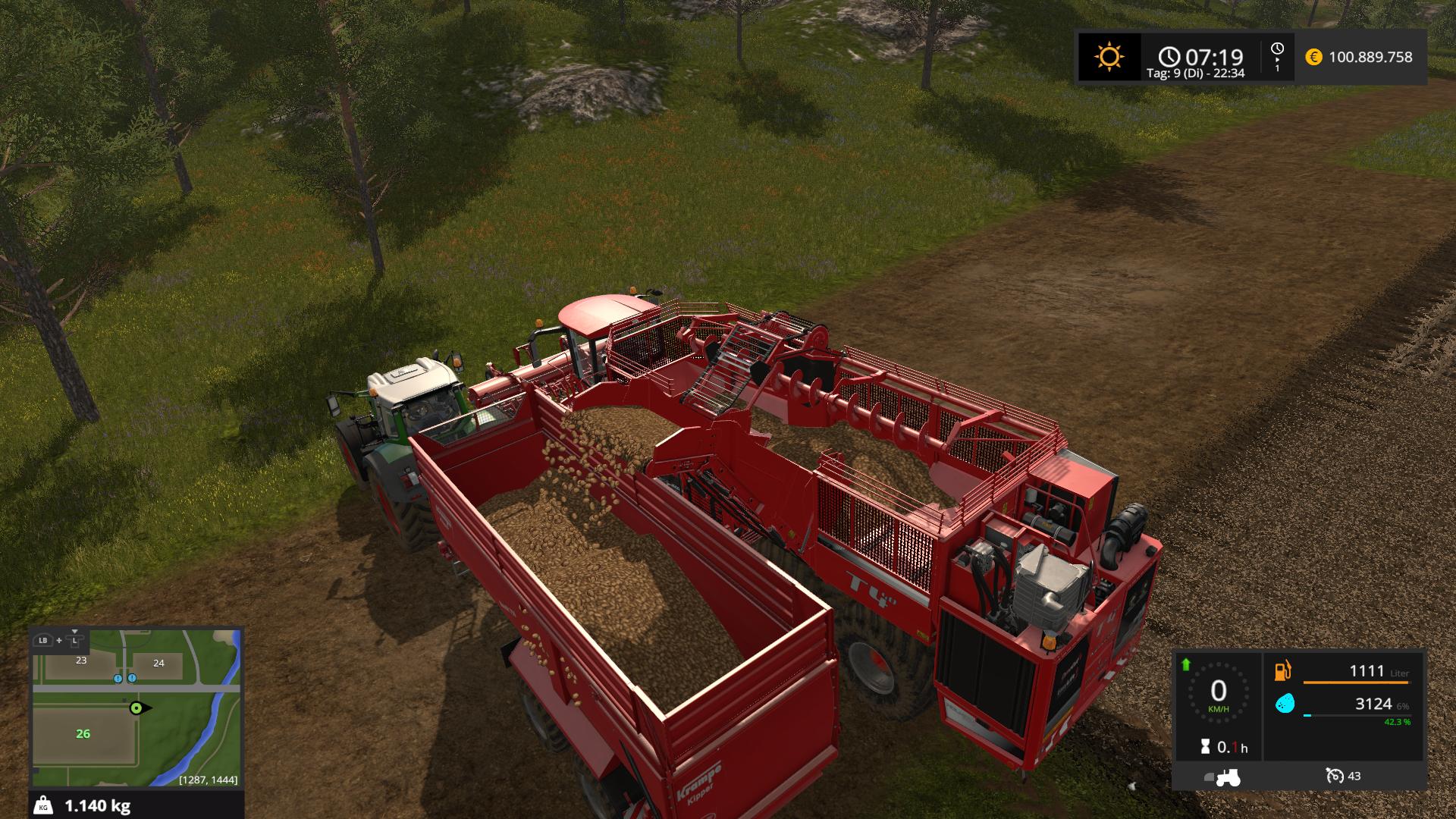Image resolution: width=1456 pixels, height=819 pixels.
Task: Click the sun weather icon
Action: (1109, 57)
